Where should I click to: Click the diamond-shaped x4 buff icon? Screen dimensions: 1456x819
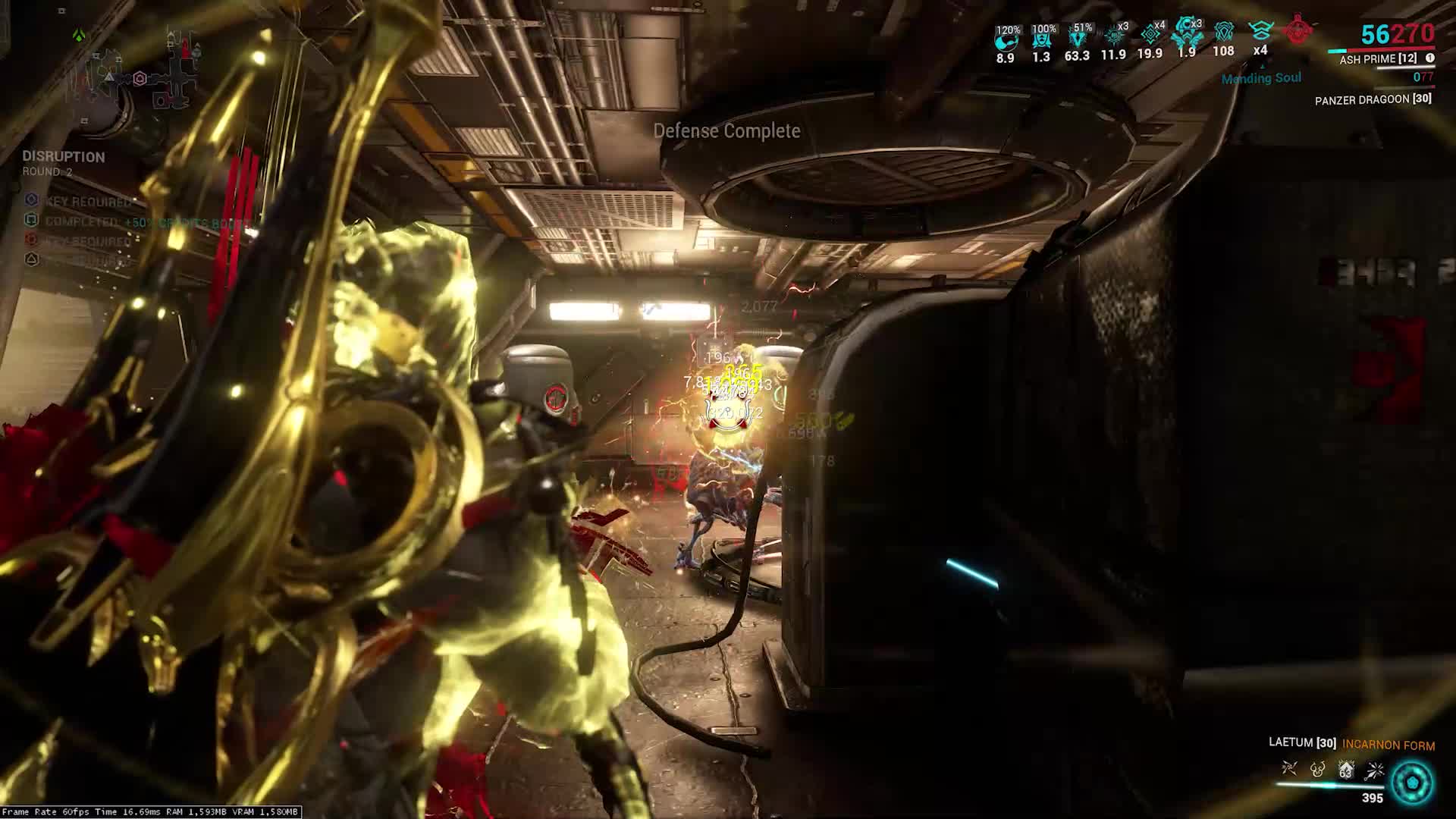click(1151, 35)
